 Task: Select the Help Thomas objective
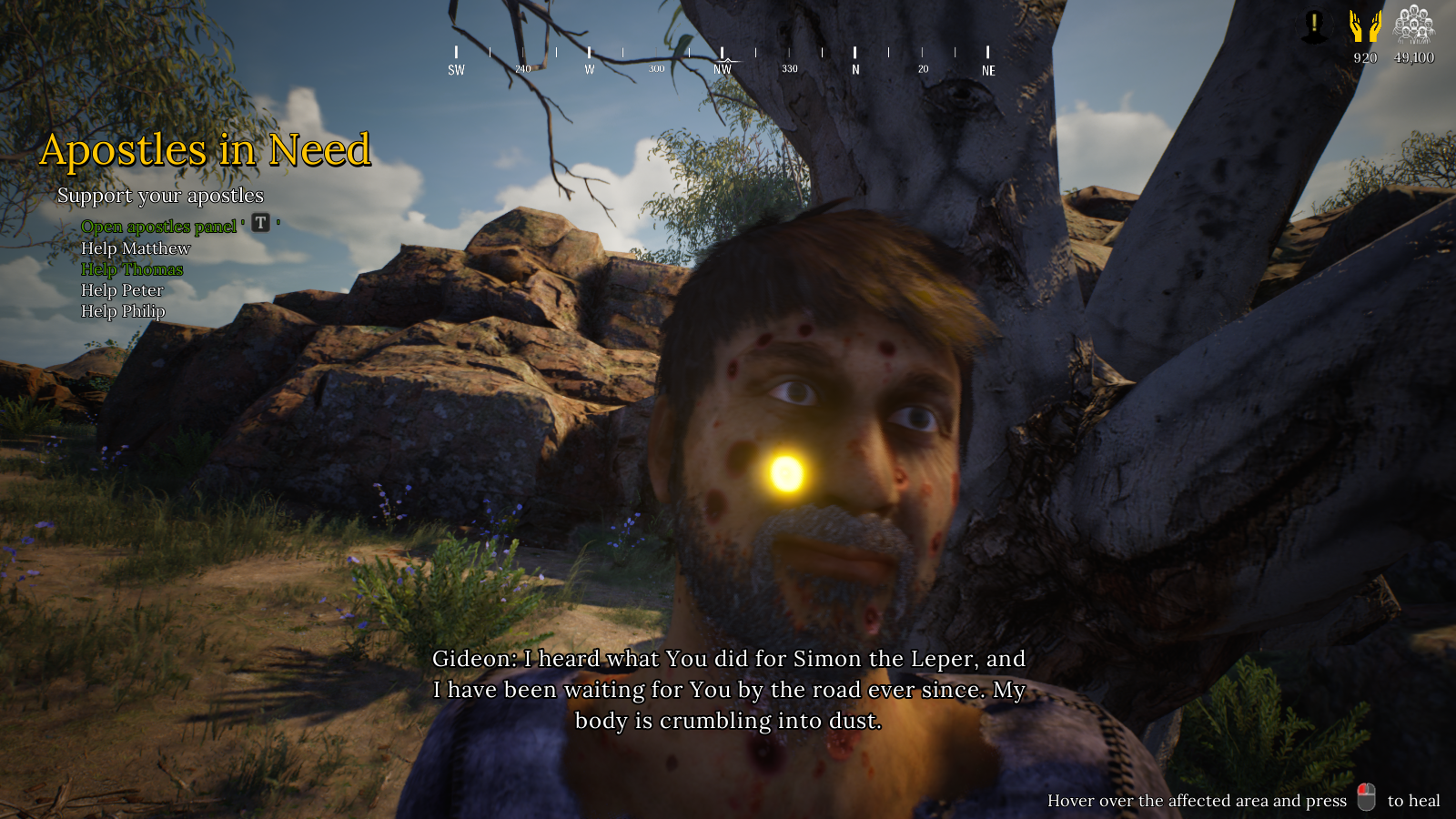(x=132, y=269)
